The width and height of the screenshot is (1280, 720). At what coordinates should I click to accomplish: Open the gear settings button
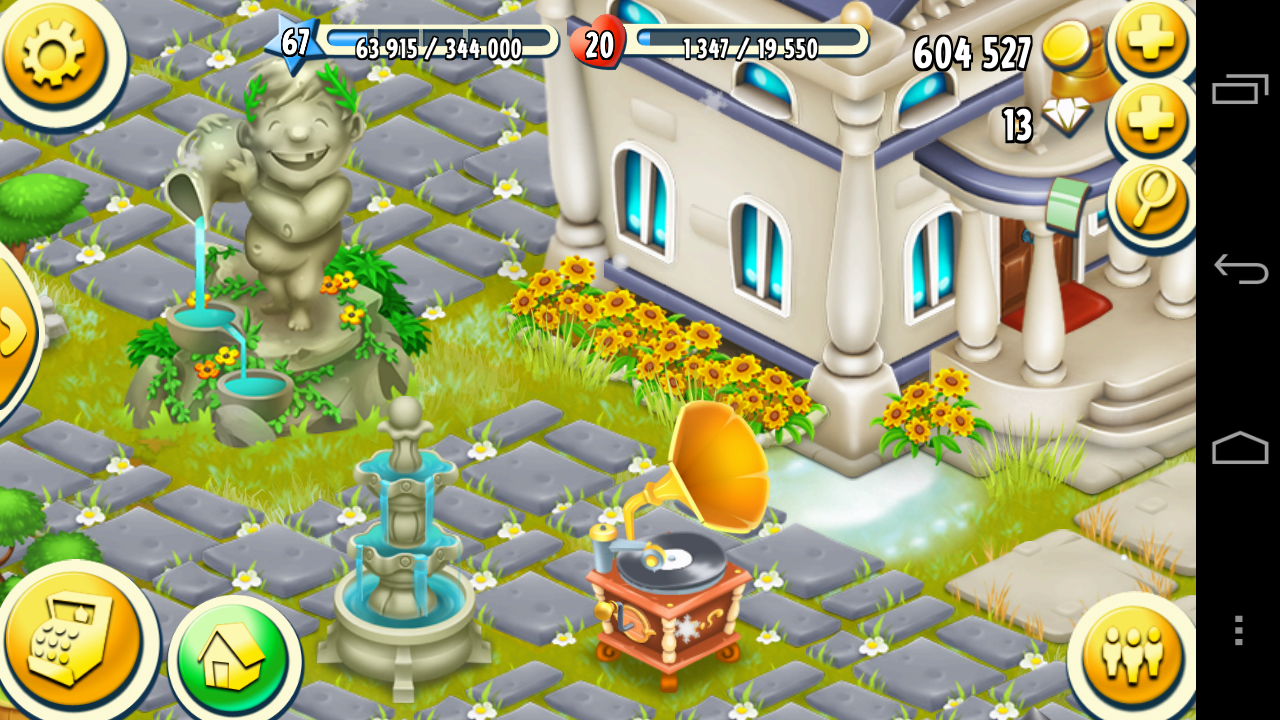point(53,52)
